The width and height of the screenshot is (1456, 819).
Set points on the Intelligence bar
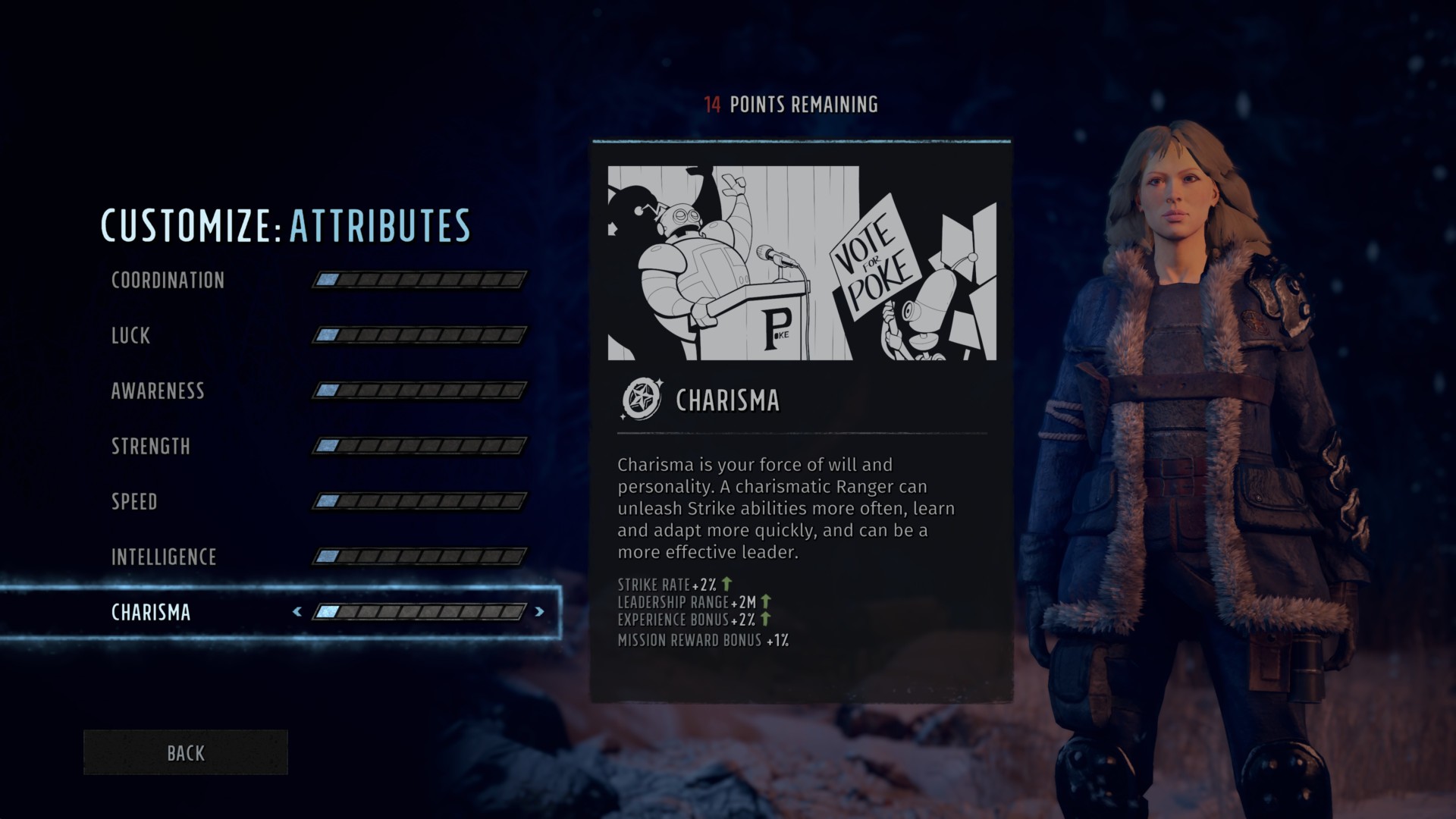click(419, 557)
